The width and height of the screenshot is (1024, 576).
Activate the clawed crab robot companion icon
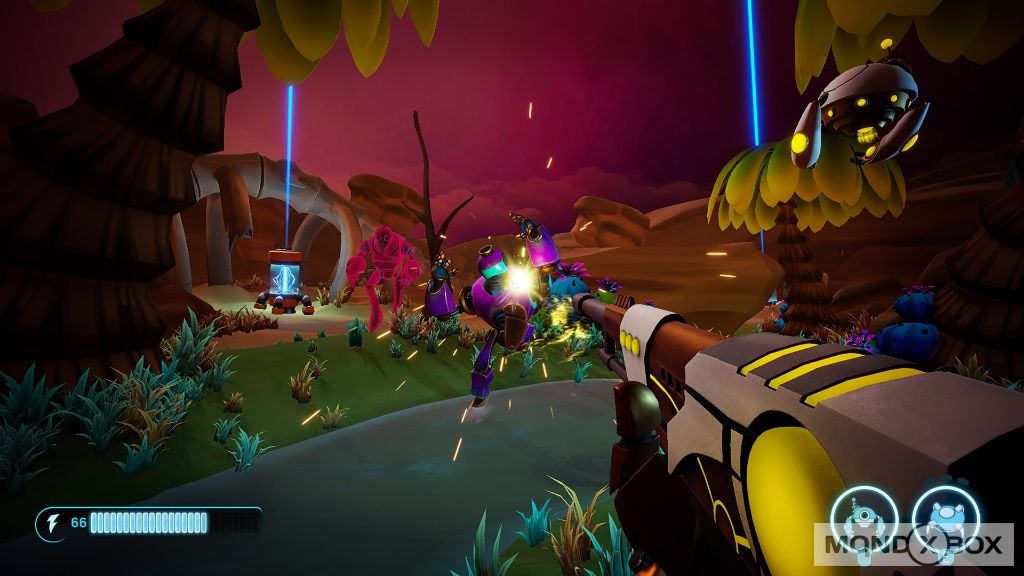944,520
